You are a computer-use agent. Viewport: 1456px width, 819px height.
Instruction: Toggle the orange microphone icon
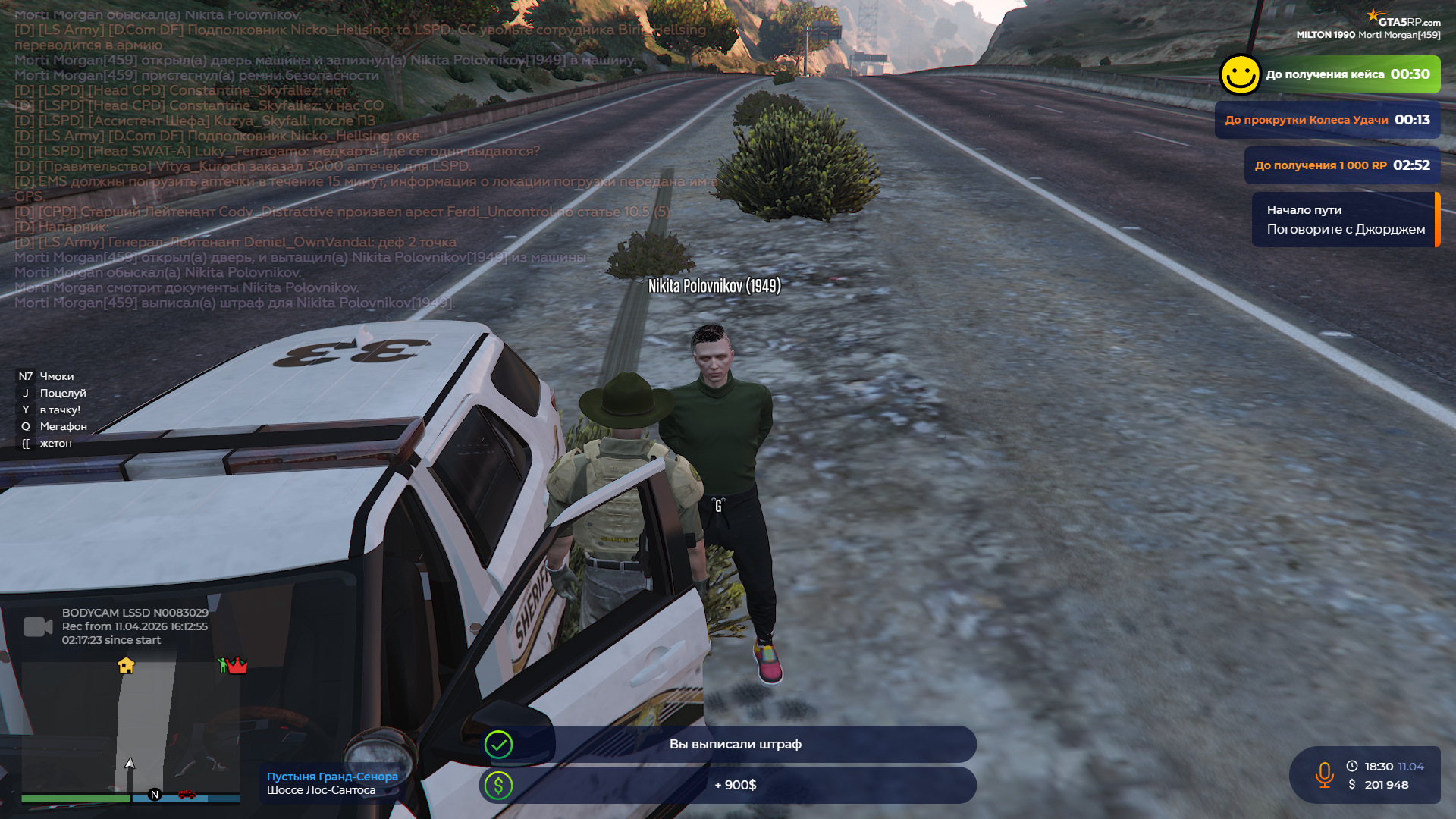(x=1324, y=775)
